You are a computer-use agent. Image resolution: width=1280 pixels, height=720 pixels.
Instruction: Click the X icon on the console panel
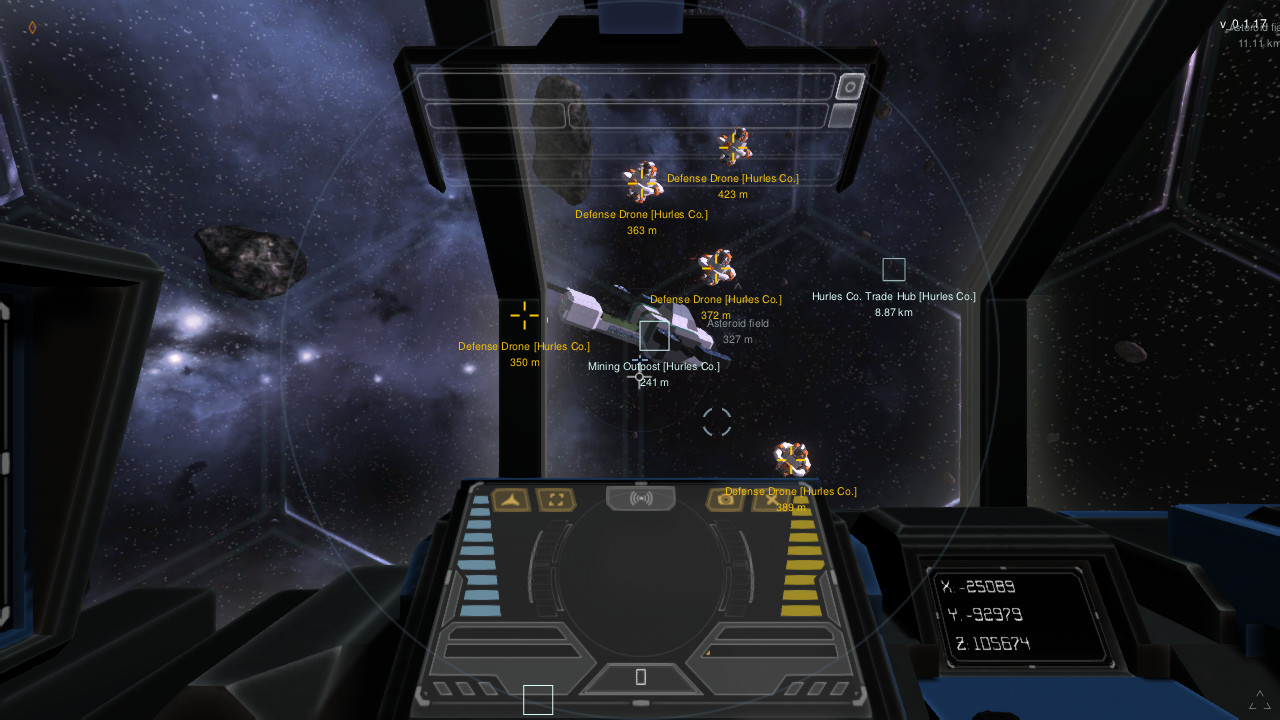(x=770, y=498)
